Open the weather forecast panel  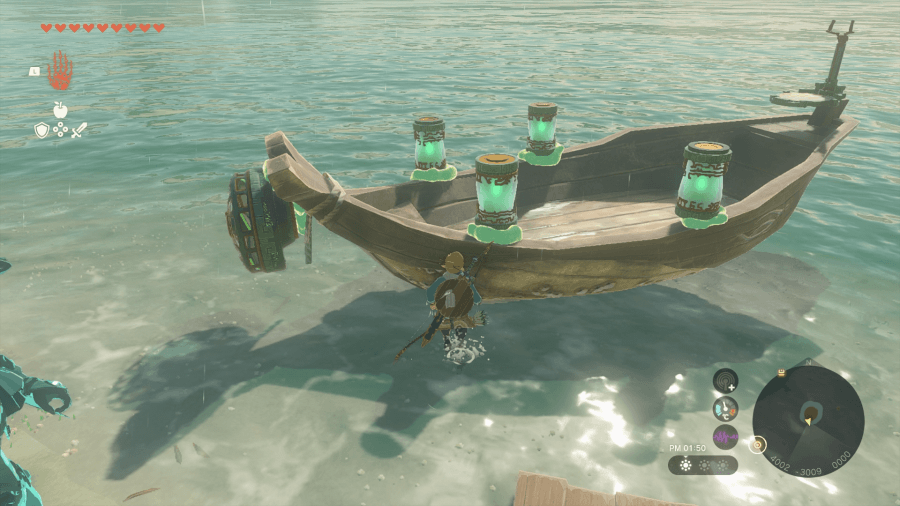[x=702, y=465]
